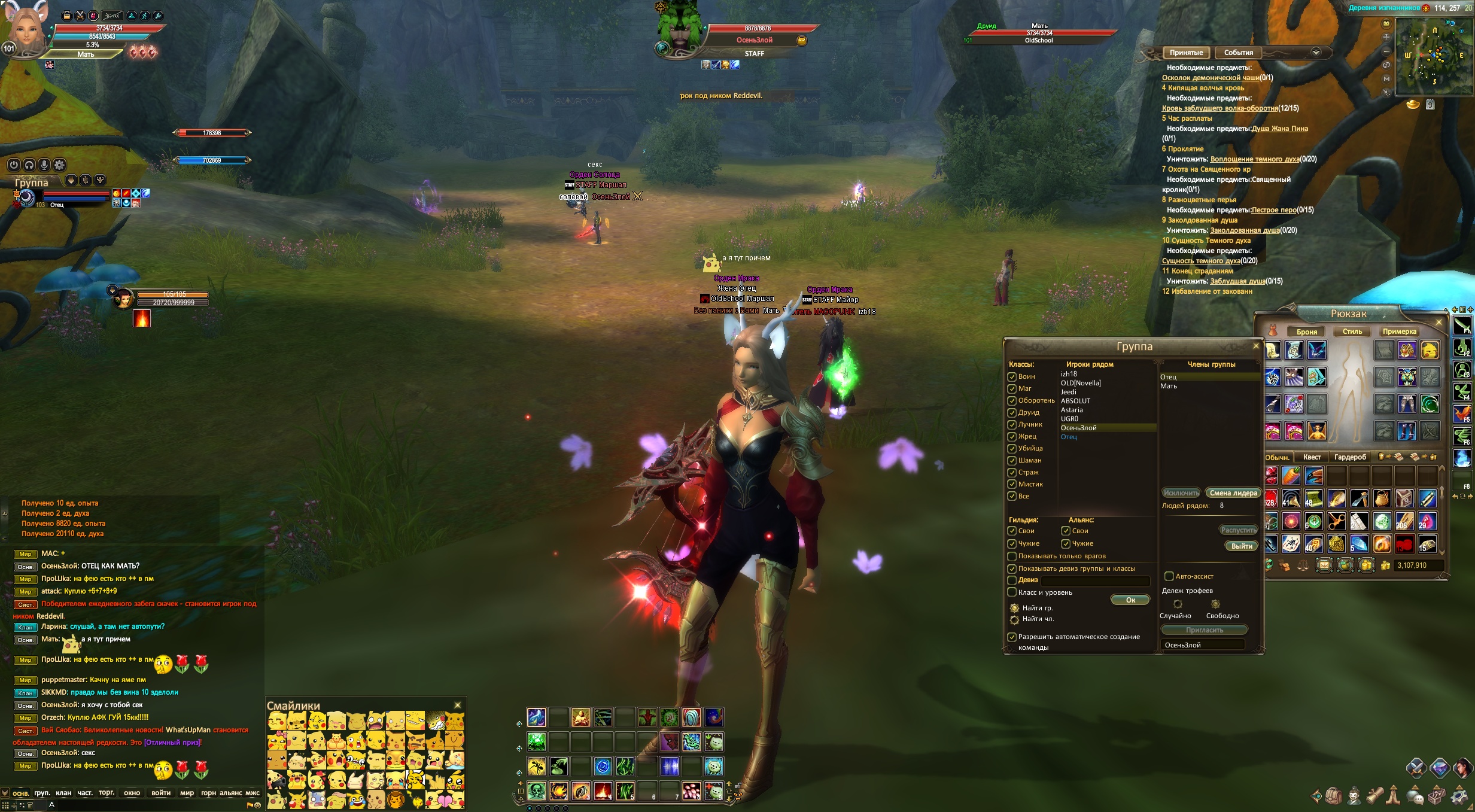Open the Гардероб inventory tab

(1350, 457)
